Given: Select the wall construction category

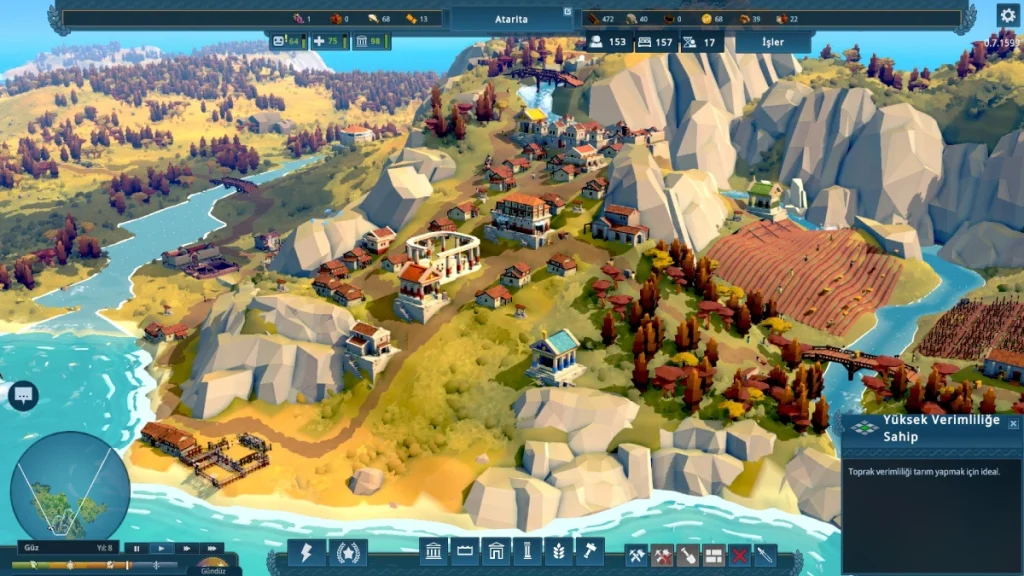Looking at the screenshot, I should (465, 551).
